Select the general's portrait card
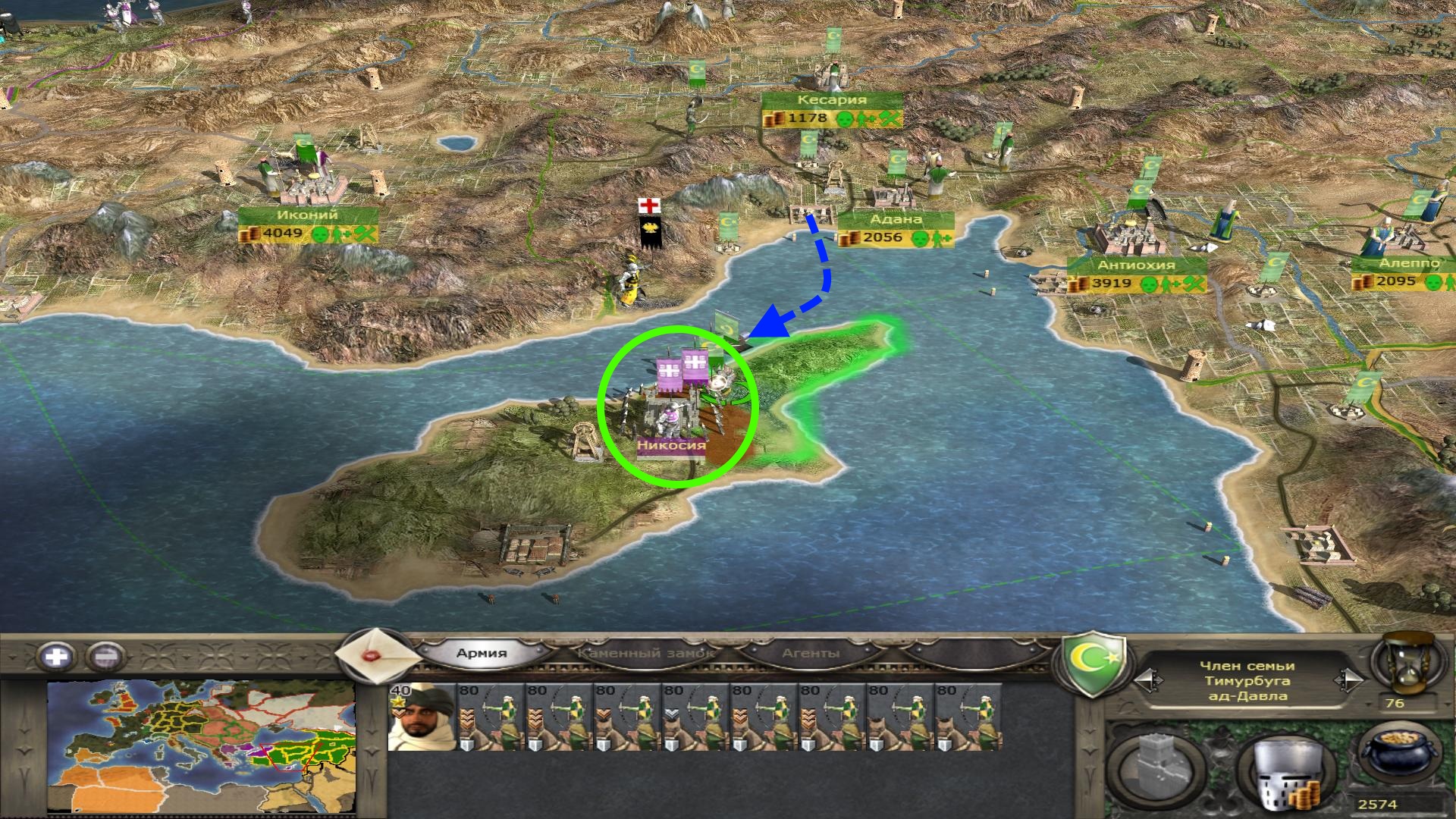The height and width of the screenshot is (819, 1456). pos(422,717)
